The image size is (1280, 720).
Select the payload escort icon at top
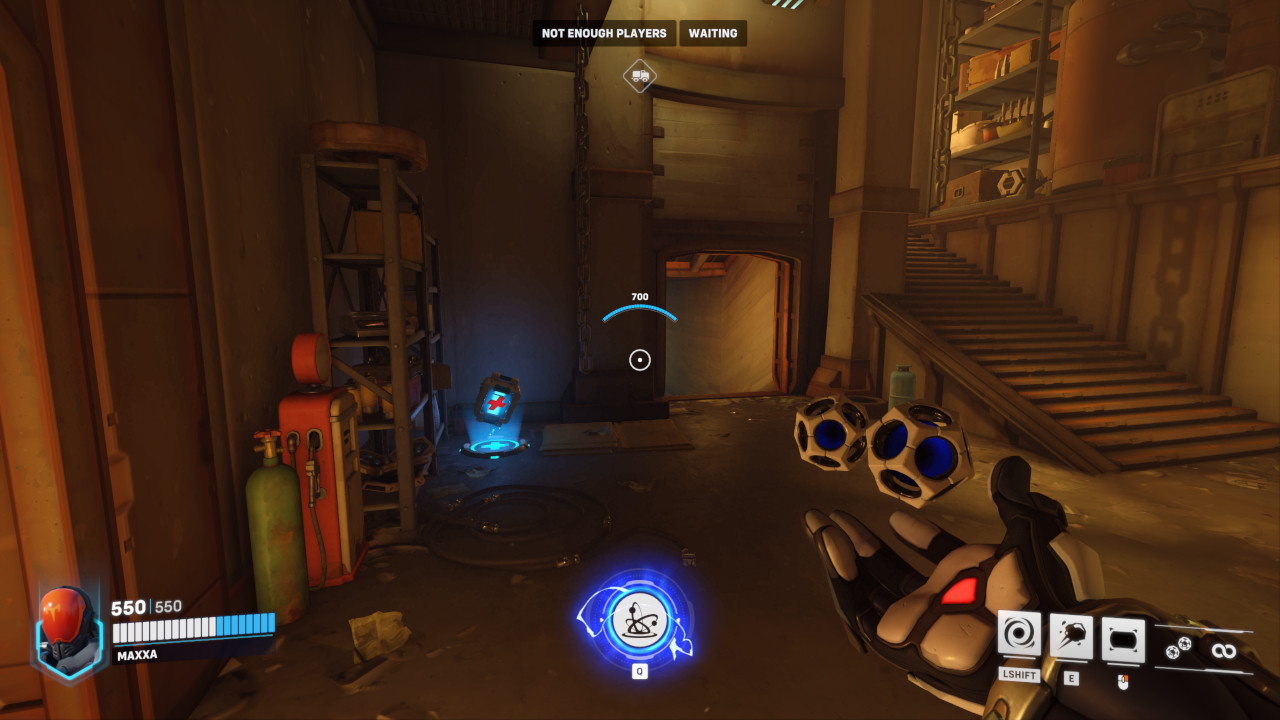(x=640, y=75)
